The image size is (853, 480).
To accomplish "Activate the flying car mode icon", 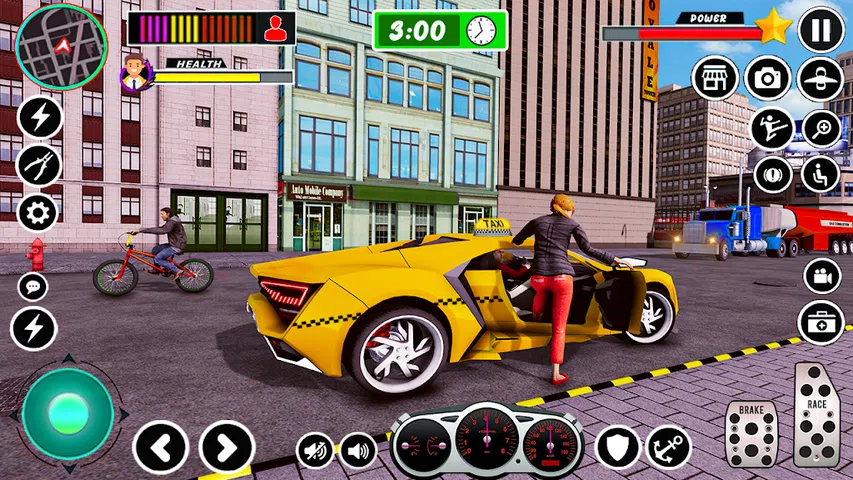I will coord(820,78).
